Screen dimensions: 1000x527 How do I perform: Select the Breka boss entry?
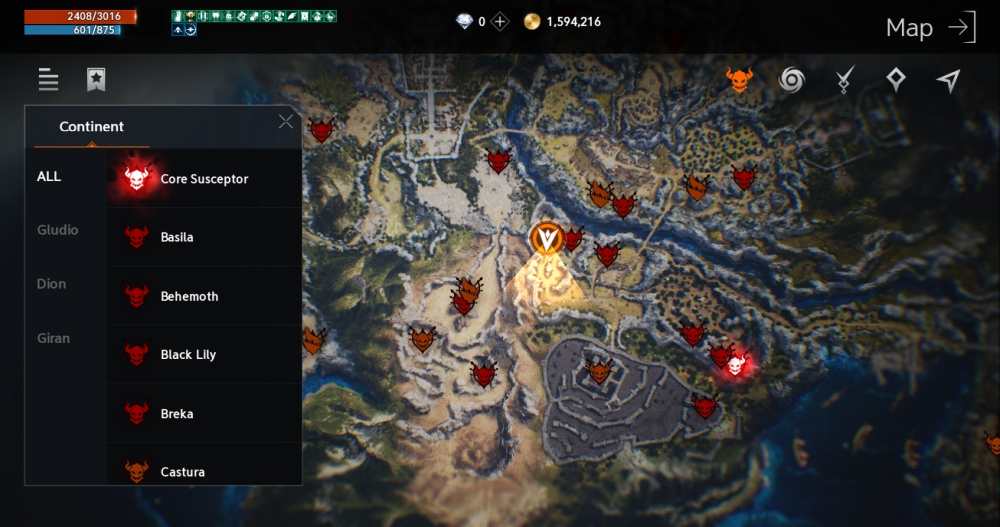click(x=177, y=414)
